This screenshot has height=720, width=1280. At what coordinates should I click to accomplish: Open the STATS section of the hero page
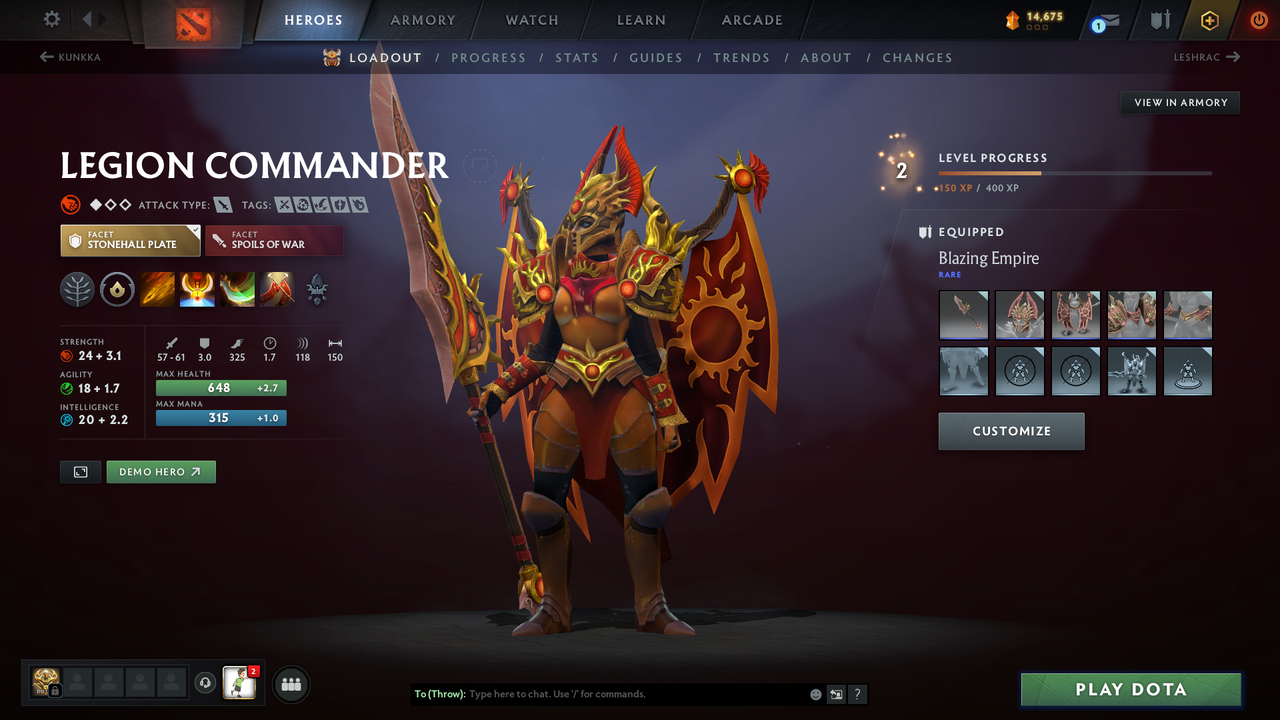(577, 57)
